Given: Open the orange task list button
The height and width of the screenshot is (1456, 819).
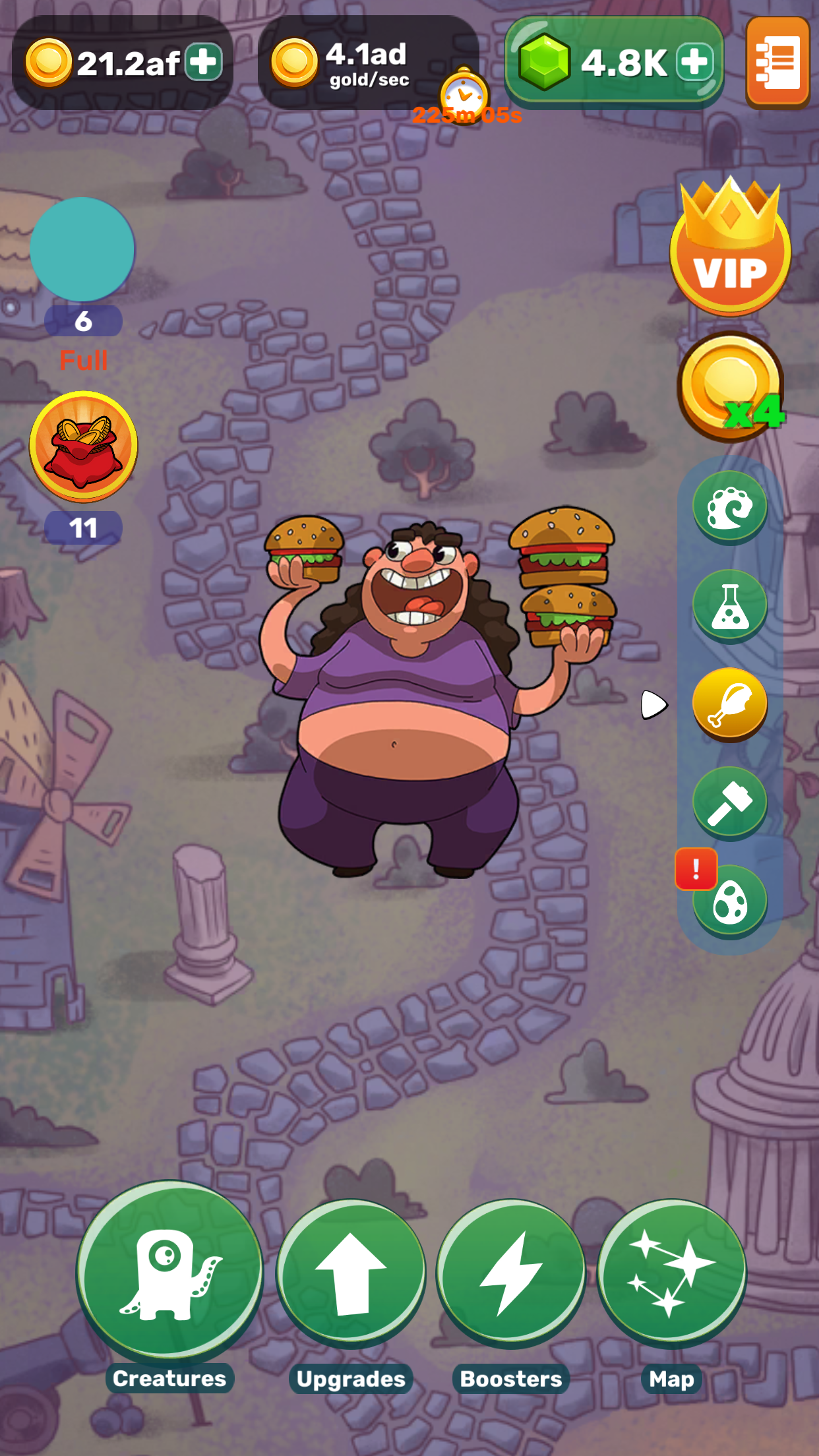Looking at the screenshot, I should tap(778, 63).
